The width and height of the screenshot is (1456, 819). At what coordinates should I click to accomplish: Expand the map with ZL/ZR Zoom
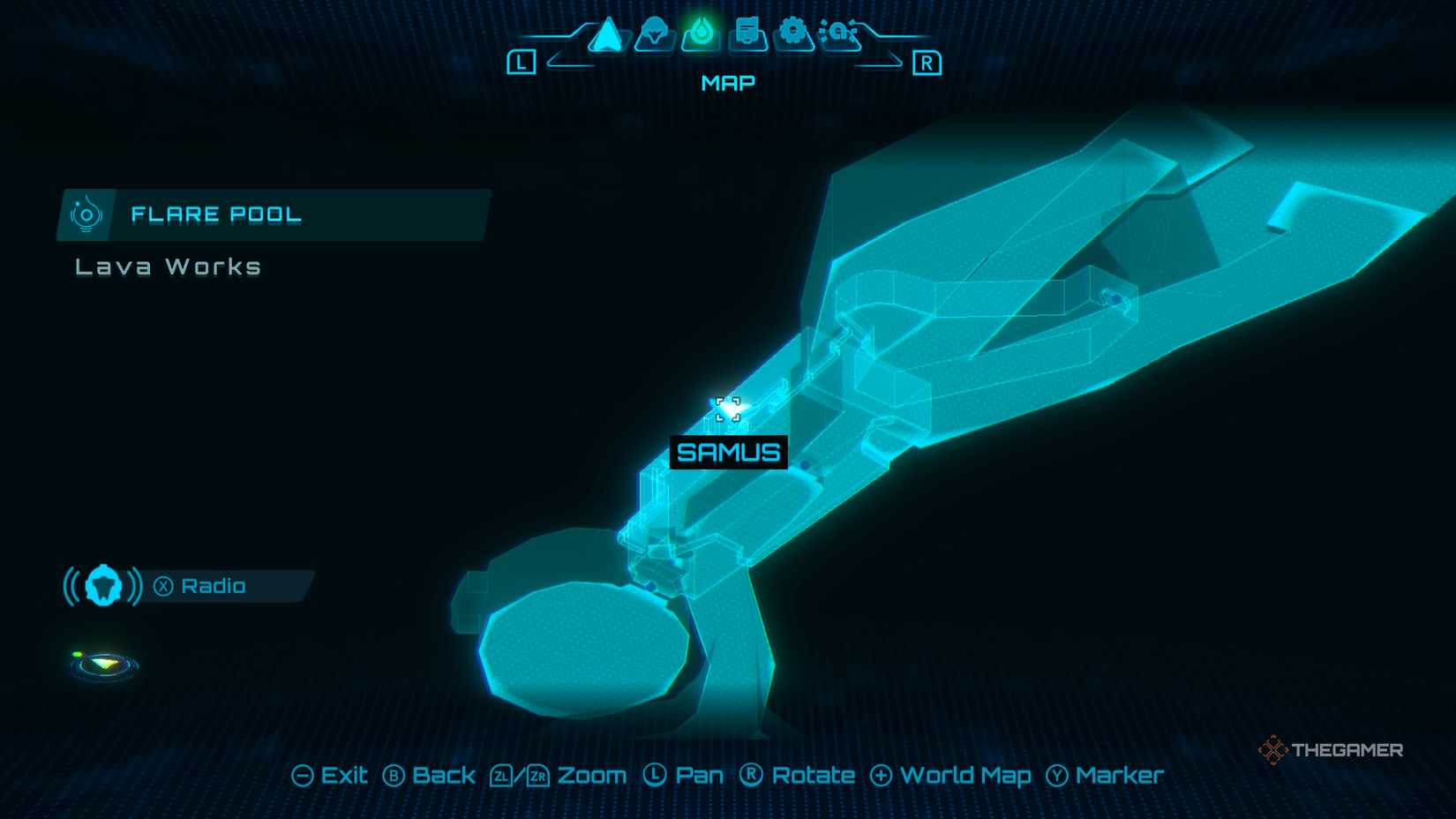[x=558, y=775]
